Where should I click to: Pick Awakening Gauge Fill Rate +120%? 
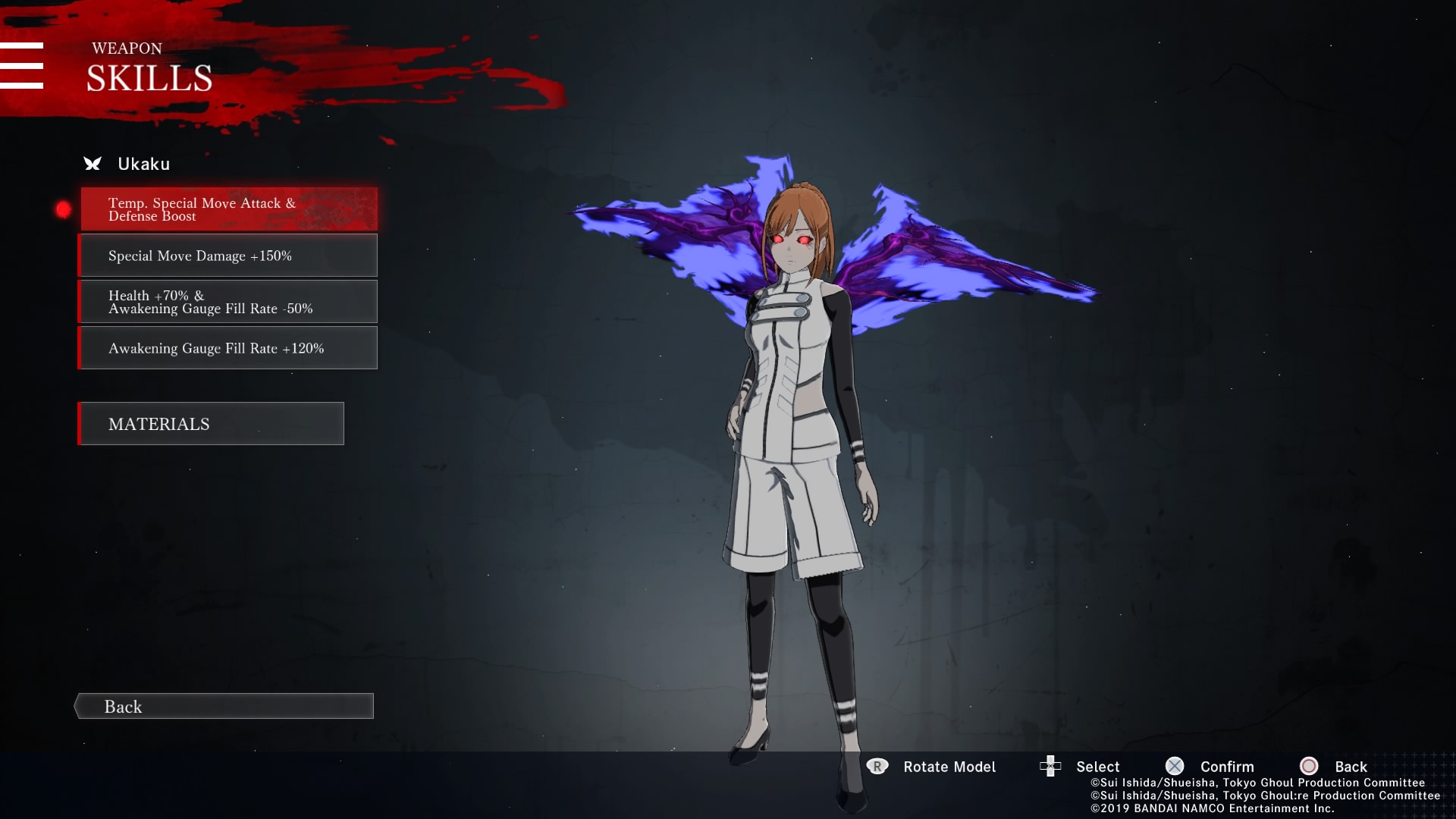coord(228,348)
